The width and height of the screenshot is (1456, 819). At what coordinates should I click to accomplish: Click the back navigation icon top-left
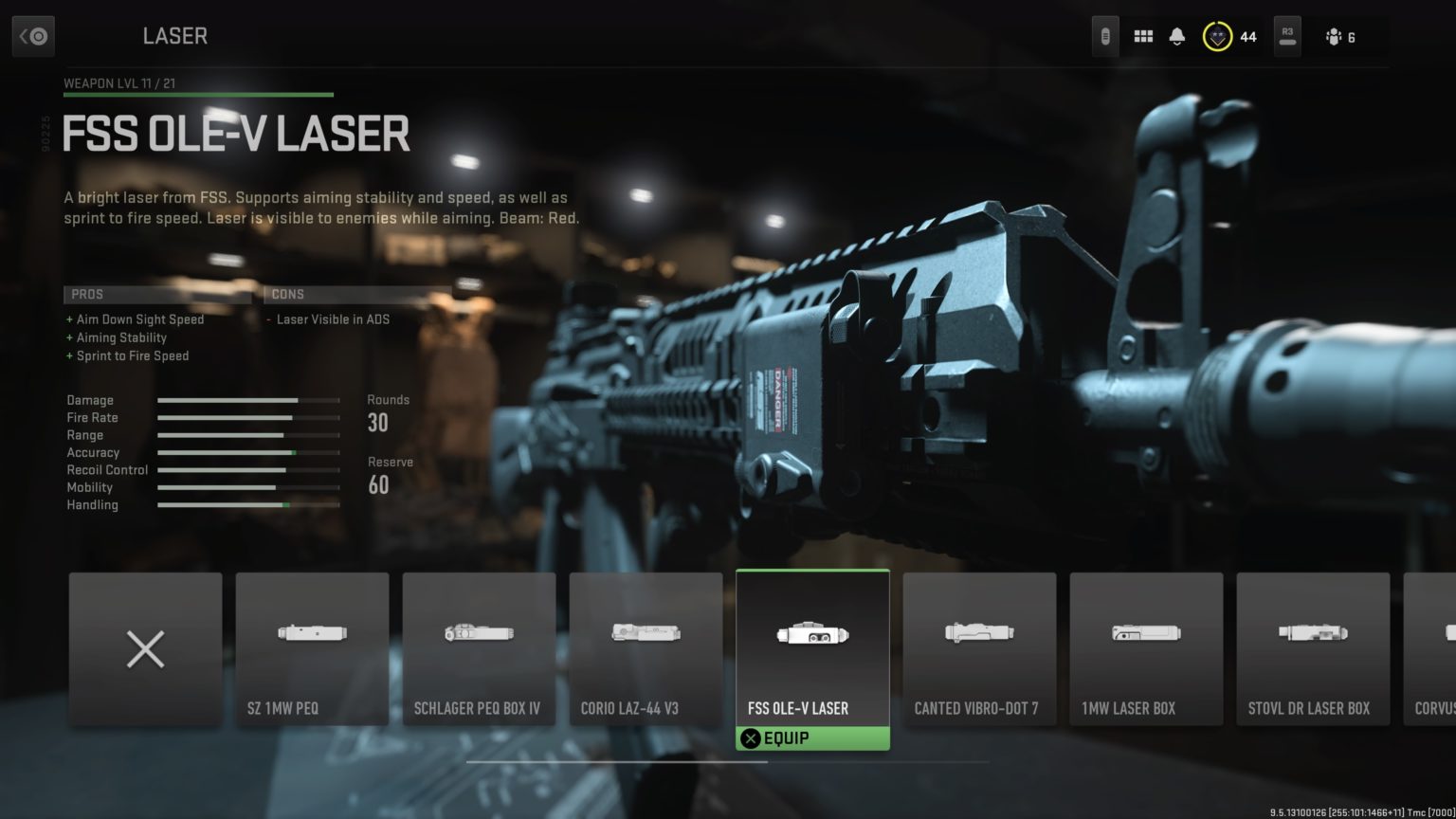(34, 35)
